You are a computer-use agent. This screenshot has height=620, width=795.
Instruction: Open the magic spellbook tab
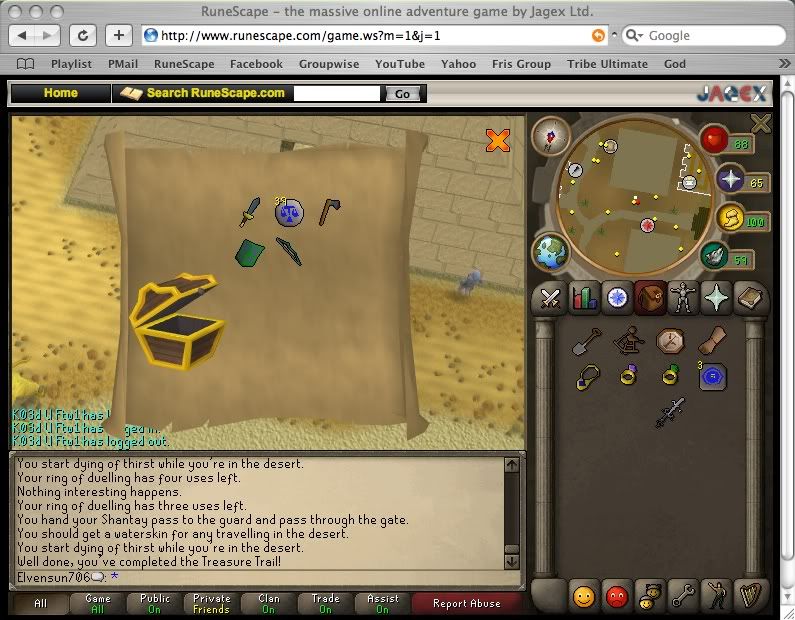pos(749,298)
